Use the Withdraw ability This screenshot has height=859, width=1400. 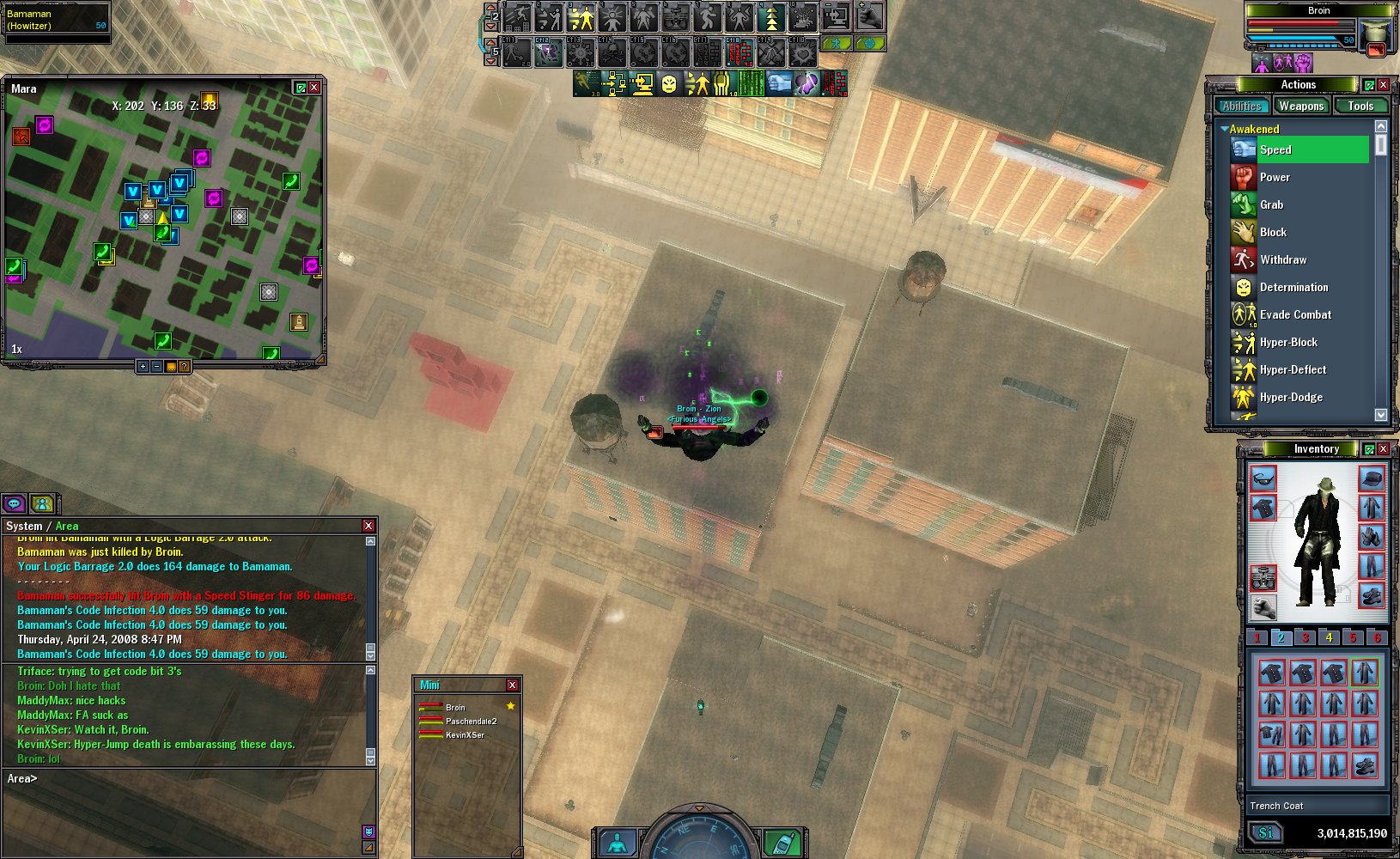point(1283,259)
